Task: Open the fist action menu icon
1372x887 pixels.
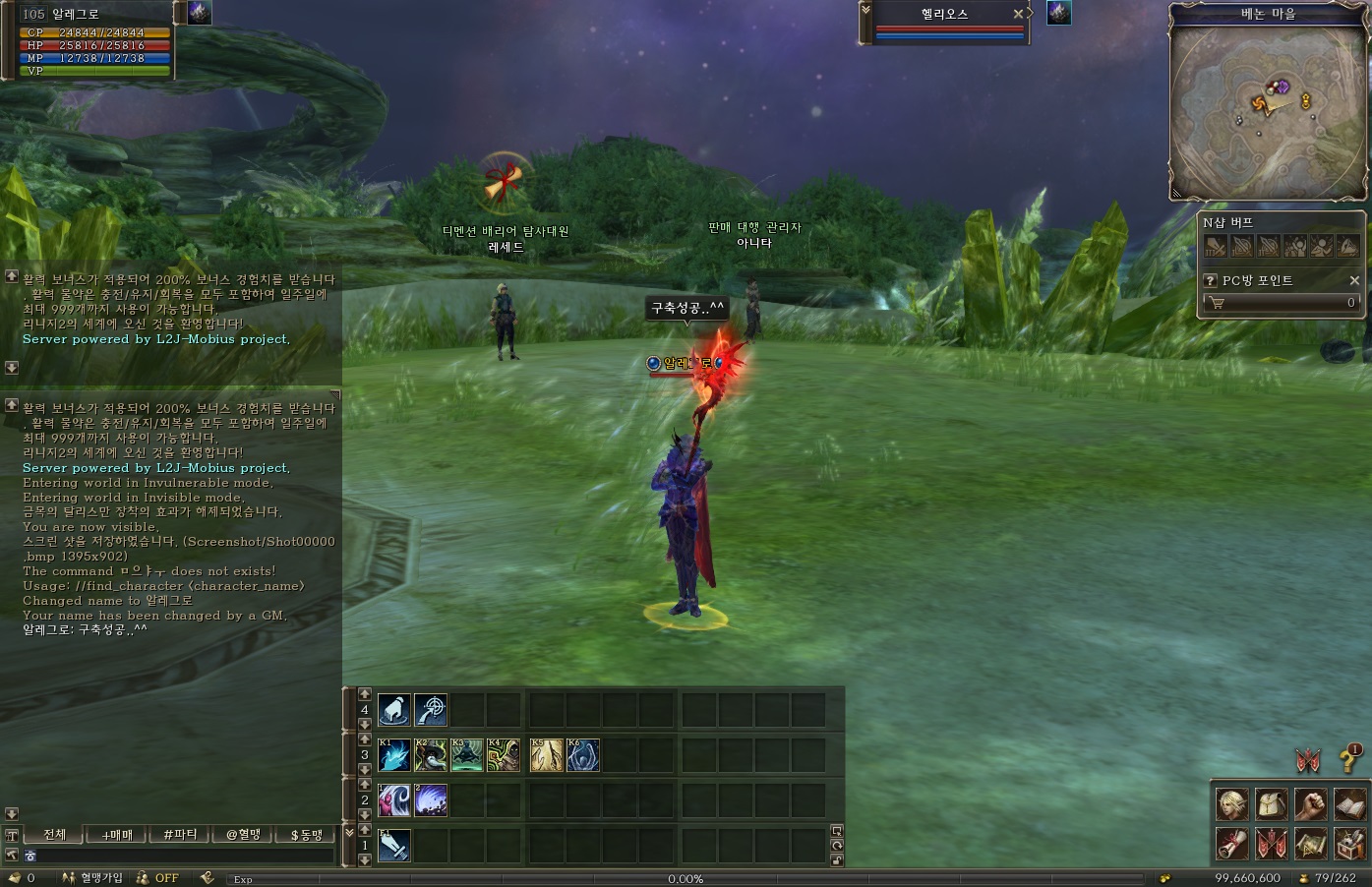Action: coord(1310,803)
